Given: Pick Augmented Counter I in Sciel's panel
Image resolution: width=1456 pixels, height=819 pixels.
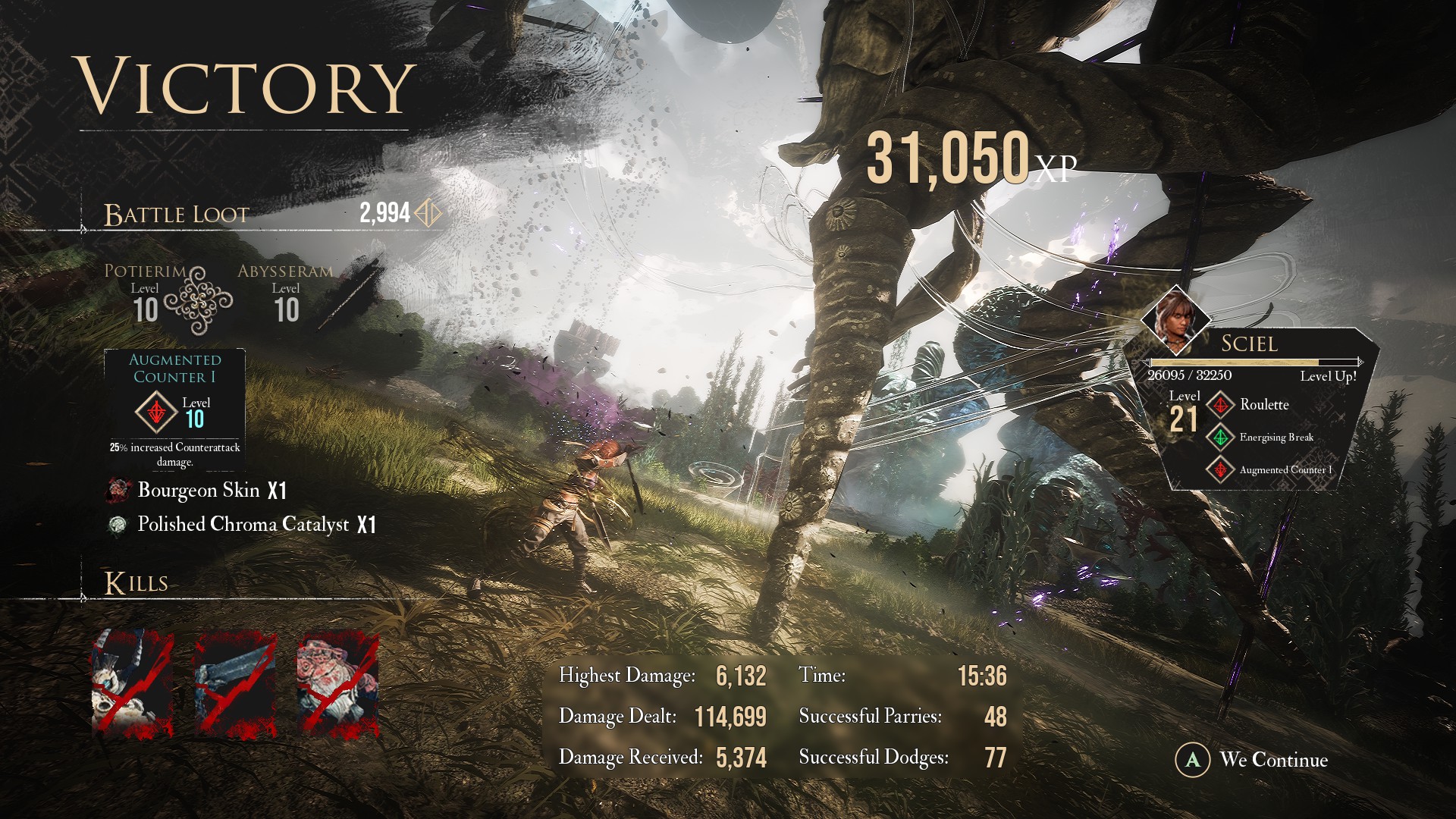Looking at the screenshot, I should [x=1285, y=470].
